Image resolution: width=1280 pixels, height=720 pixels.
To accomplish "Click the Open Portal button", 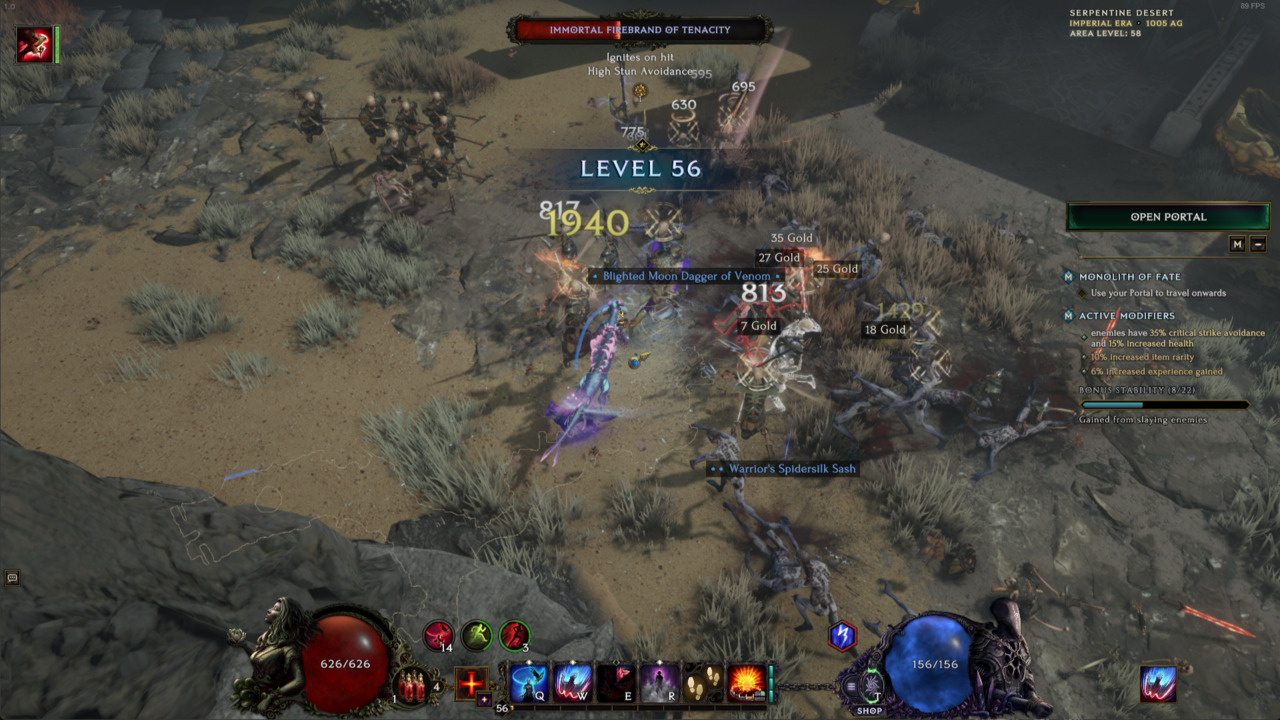I will (x=1168, y=217).
